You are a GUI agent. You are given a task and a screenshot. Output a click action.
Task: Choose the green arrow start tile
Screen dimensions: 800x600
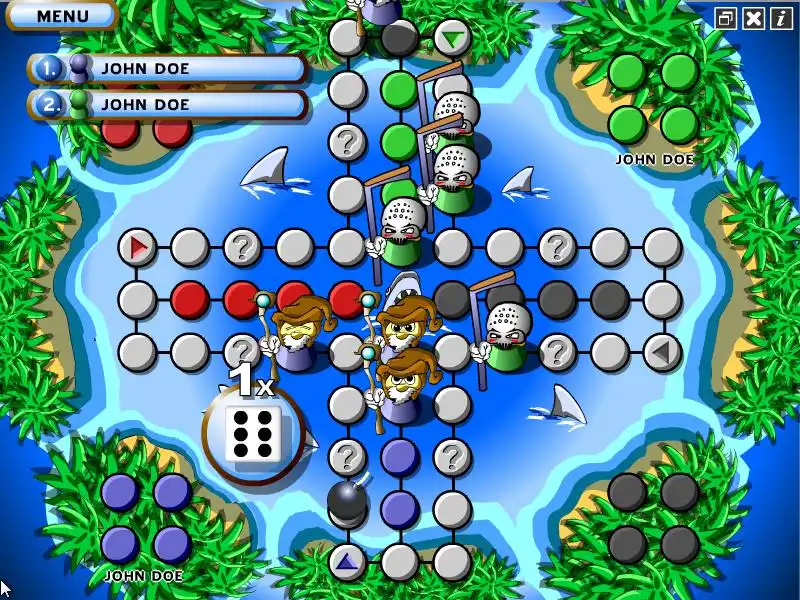(453, 39)
